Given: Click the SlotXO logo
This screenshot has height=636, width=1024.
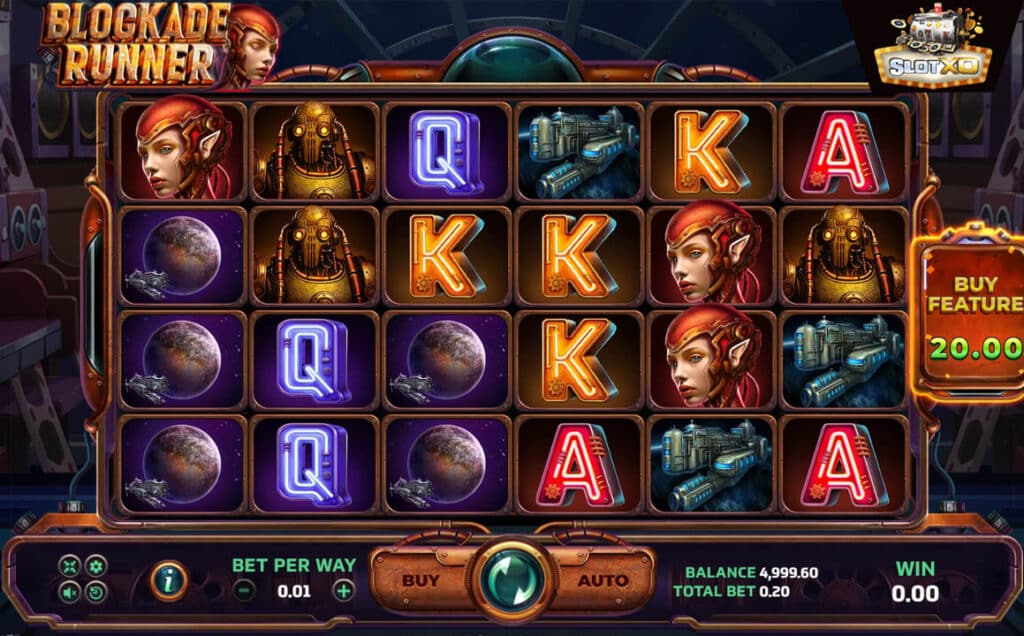Looking at the screenshot, I should coord(932,50).
